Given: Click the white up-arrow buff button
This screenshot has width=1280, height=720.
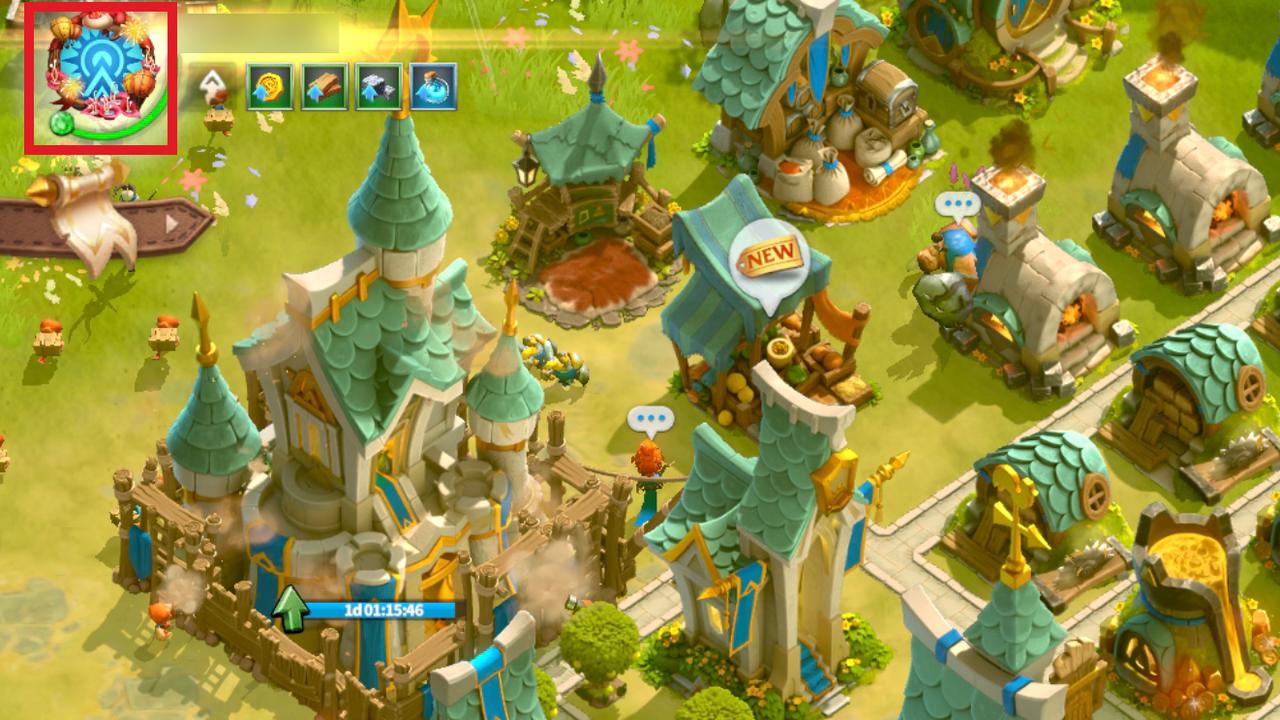Looking at the screenshot, I should 213,86.
